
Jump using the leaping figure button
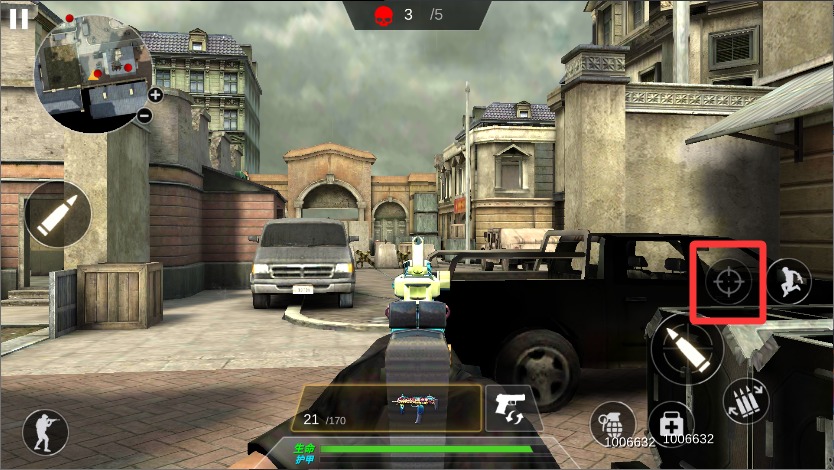[x=790, y=280]
